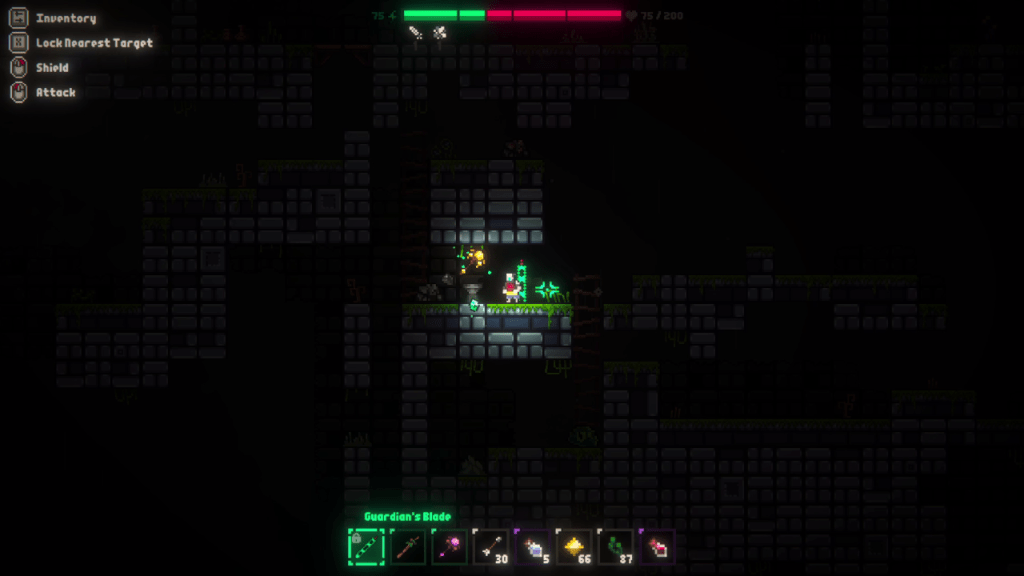Select the yellow crystal stack of 66
Screen dimensions: 1024x576
click(x=574, y=547)
